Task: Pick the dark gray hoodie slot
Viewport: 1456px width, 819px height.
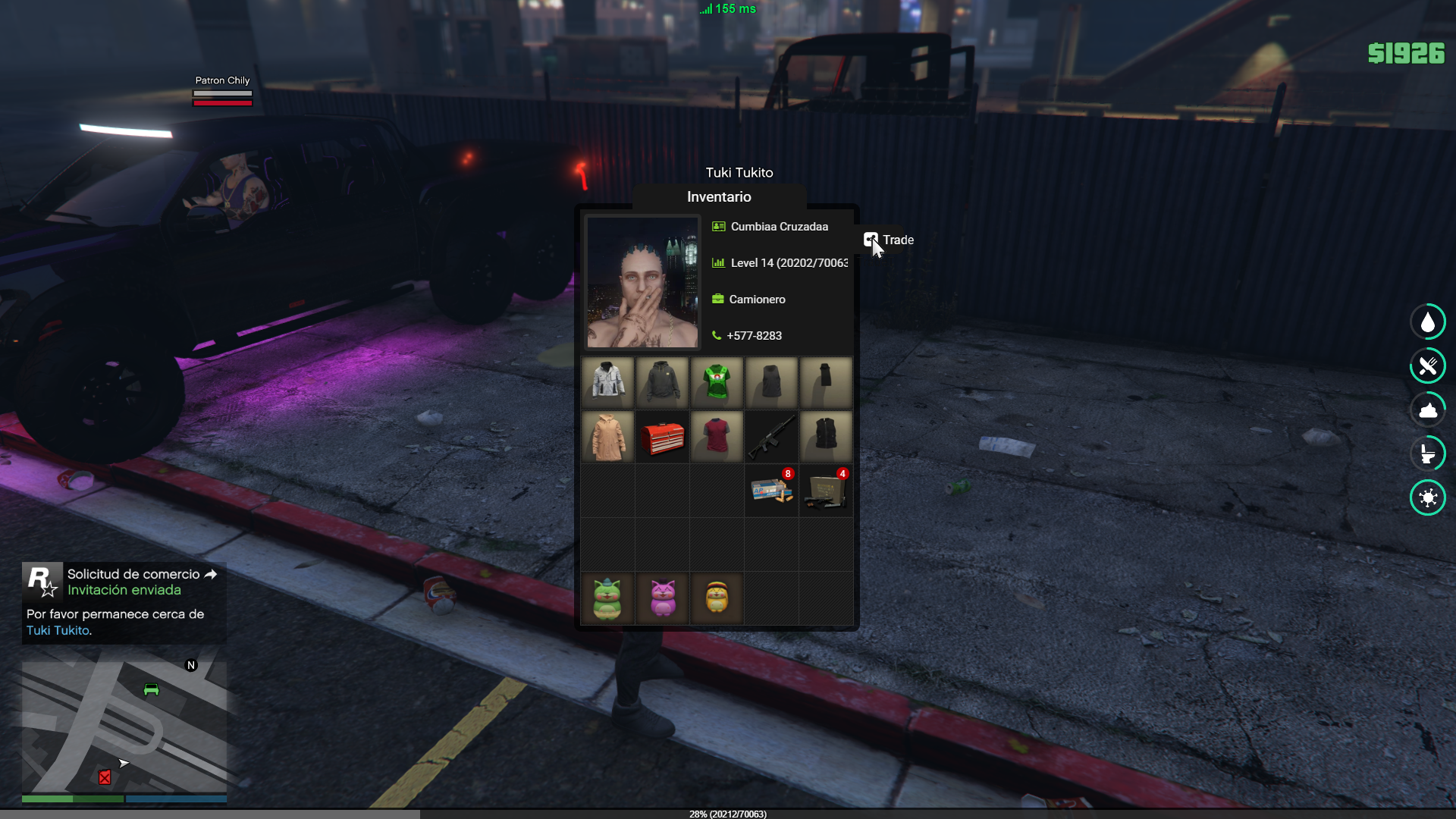Action: pos(662,382)
